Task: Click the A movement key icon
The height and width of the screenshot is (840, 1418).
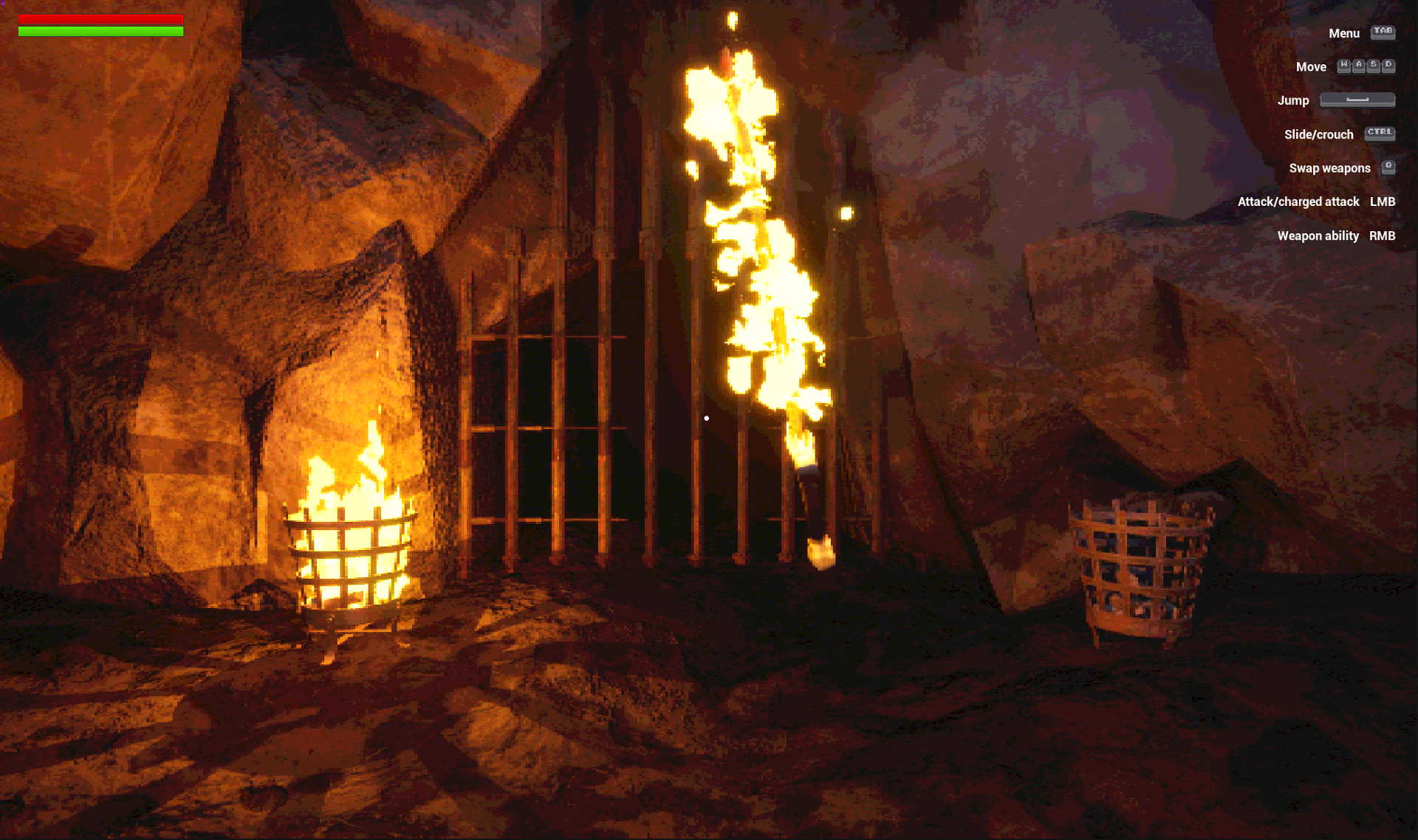Action: pyautogui.click(x=1359, y=66)
